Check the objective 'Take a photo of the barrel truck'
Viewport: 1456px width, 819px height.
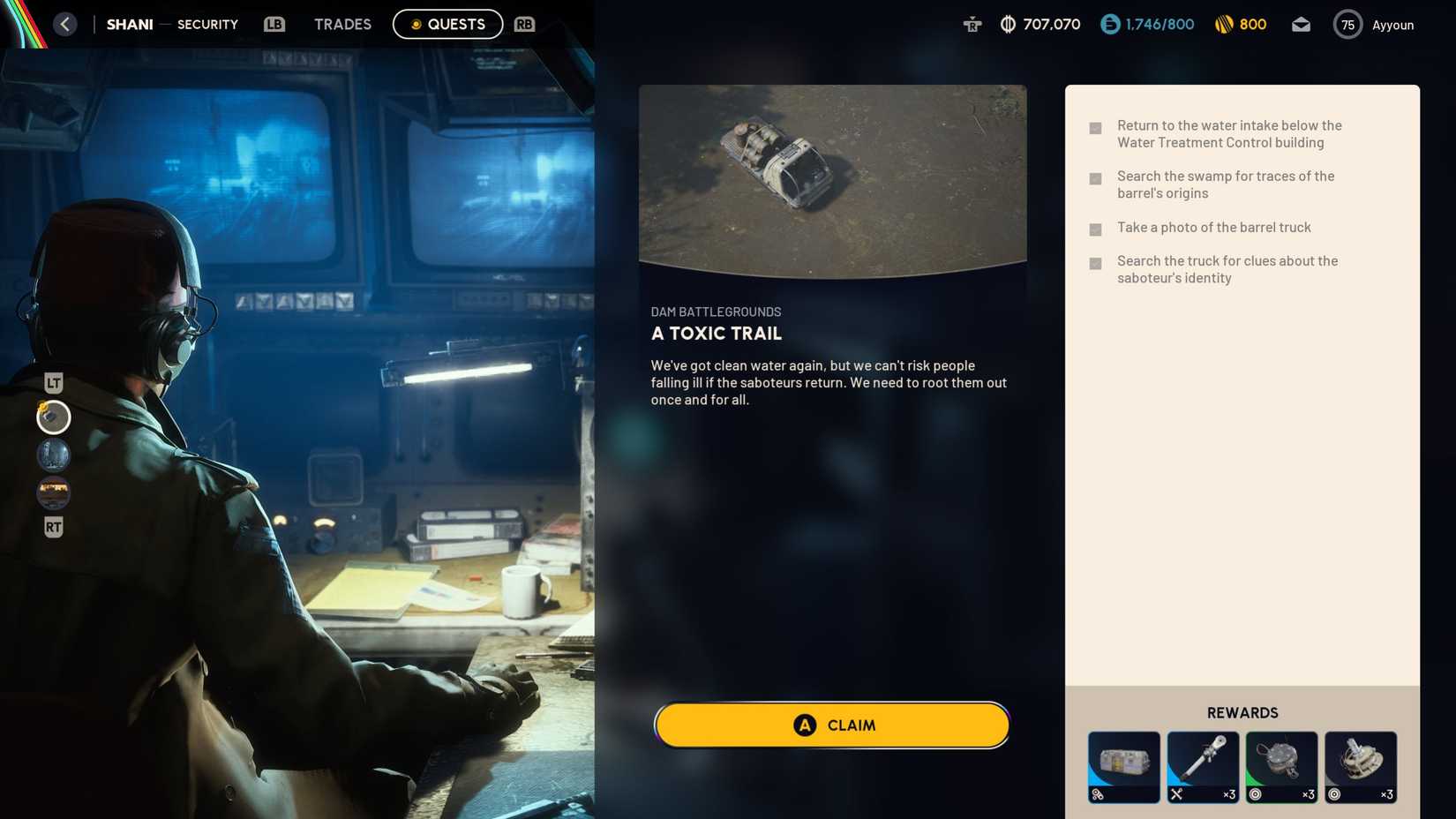coord(1095,228)
